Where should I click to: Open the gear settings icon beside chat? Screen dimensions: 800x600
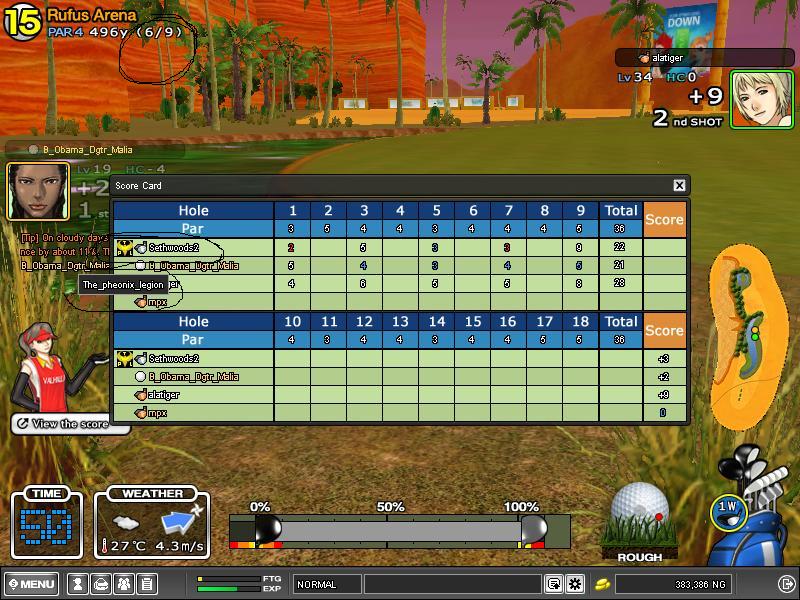(575, 584)
